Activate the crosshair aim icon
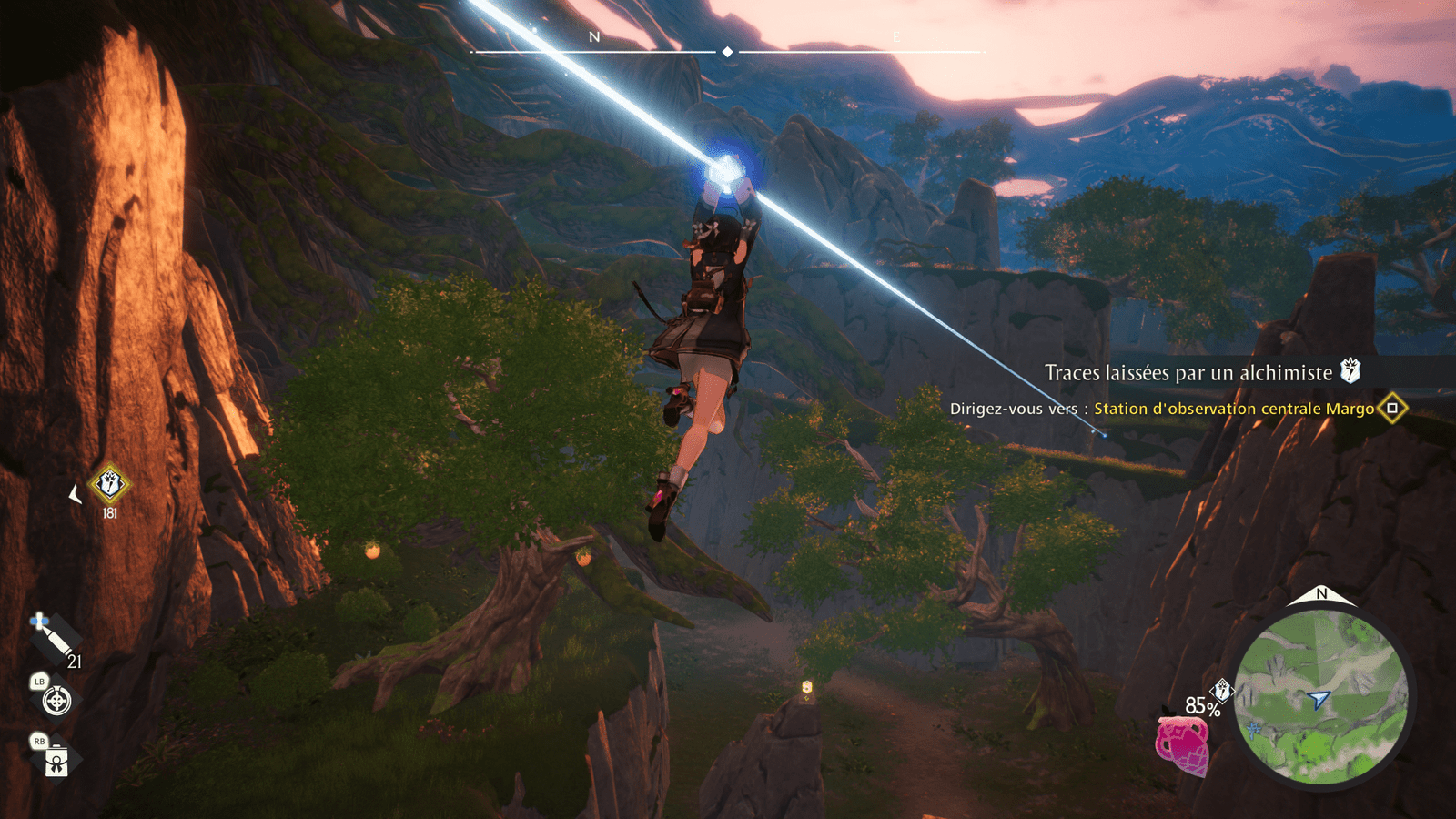1456x819 pixels. tap(56, 701)
